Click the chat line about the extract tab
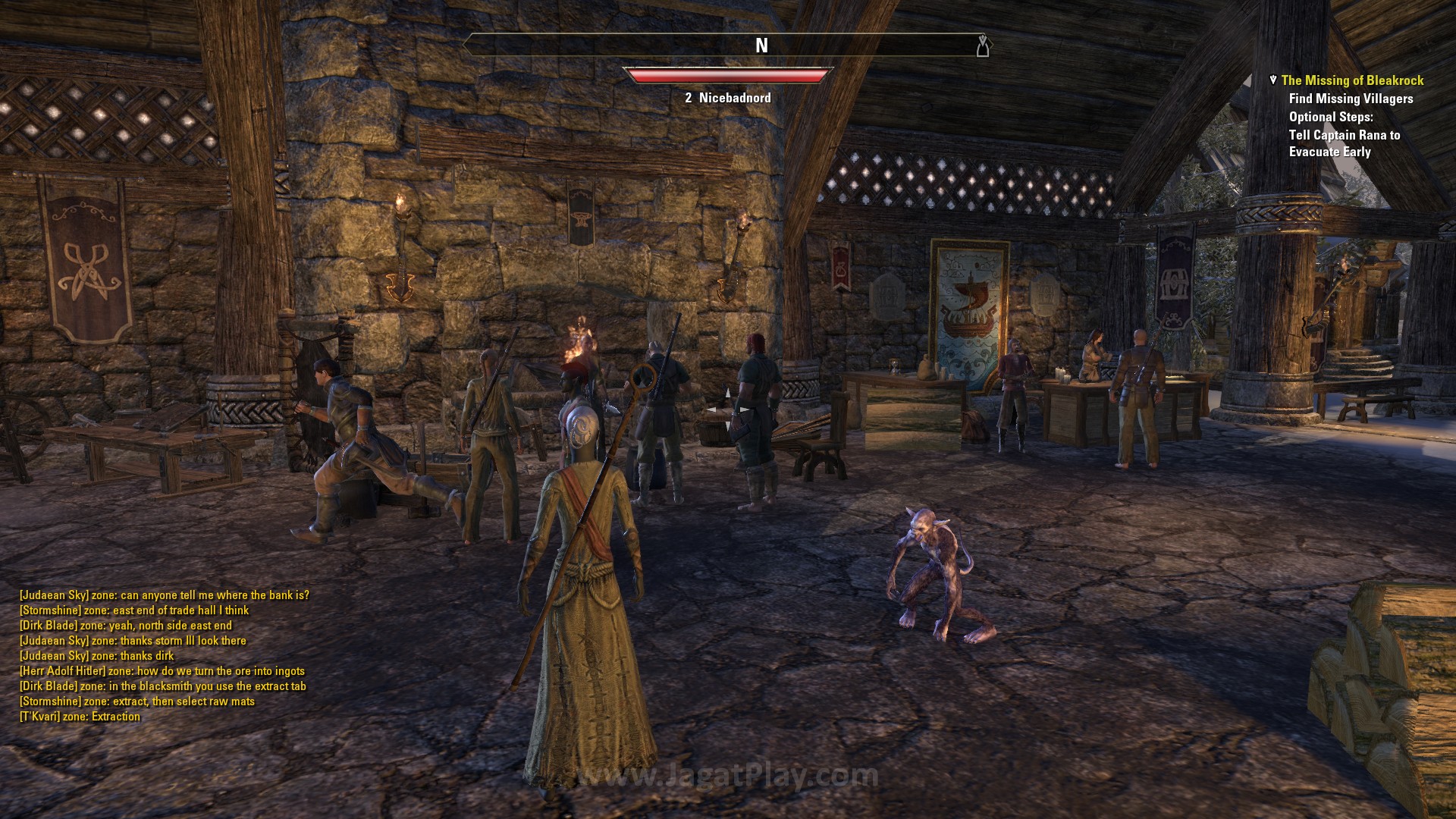1456x819 pixels. [x=162, y=686]
